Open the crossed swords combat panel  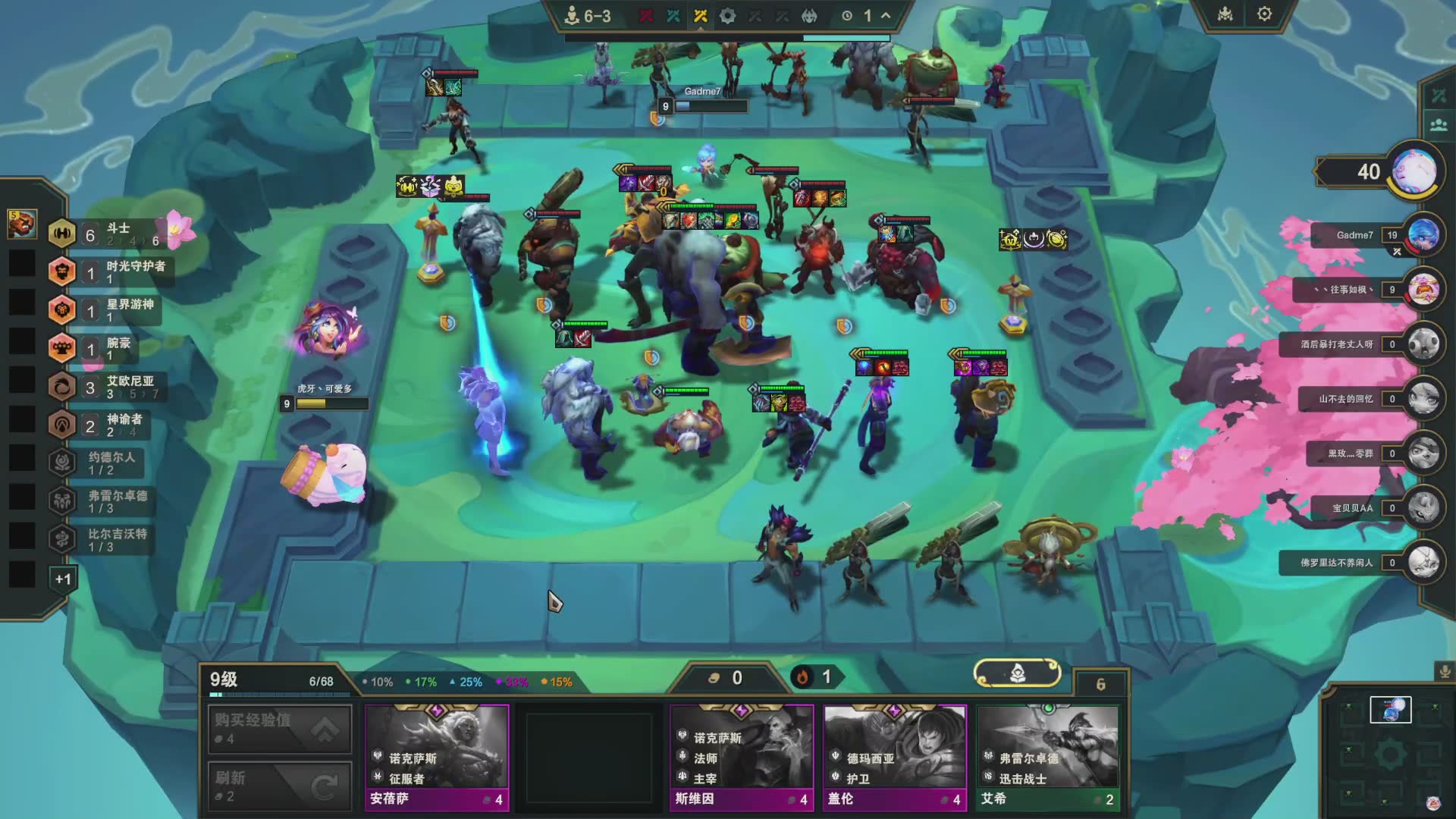coord(1439,96)
